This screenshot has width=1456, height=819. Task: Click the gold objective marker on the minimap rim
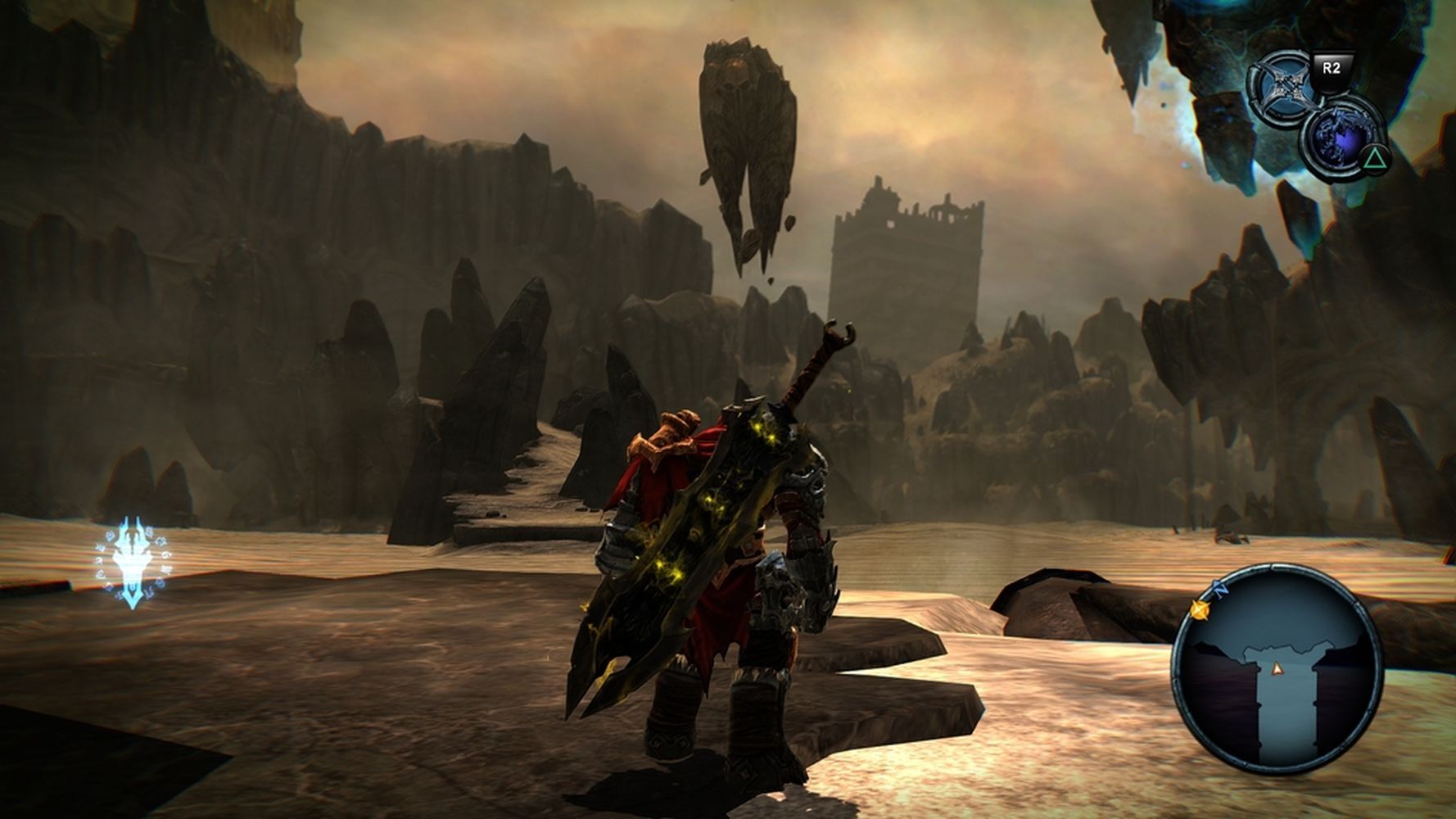1199,609
